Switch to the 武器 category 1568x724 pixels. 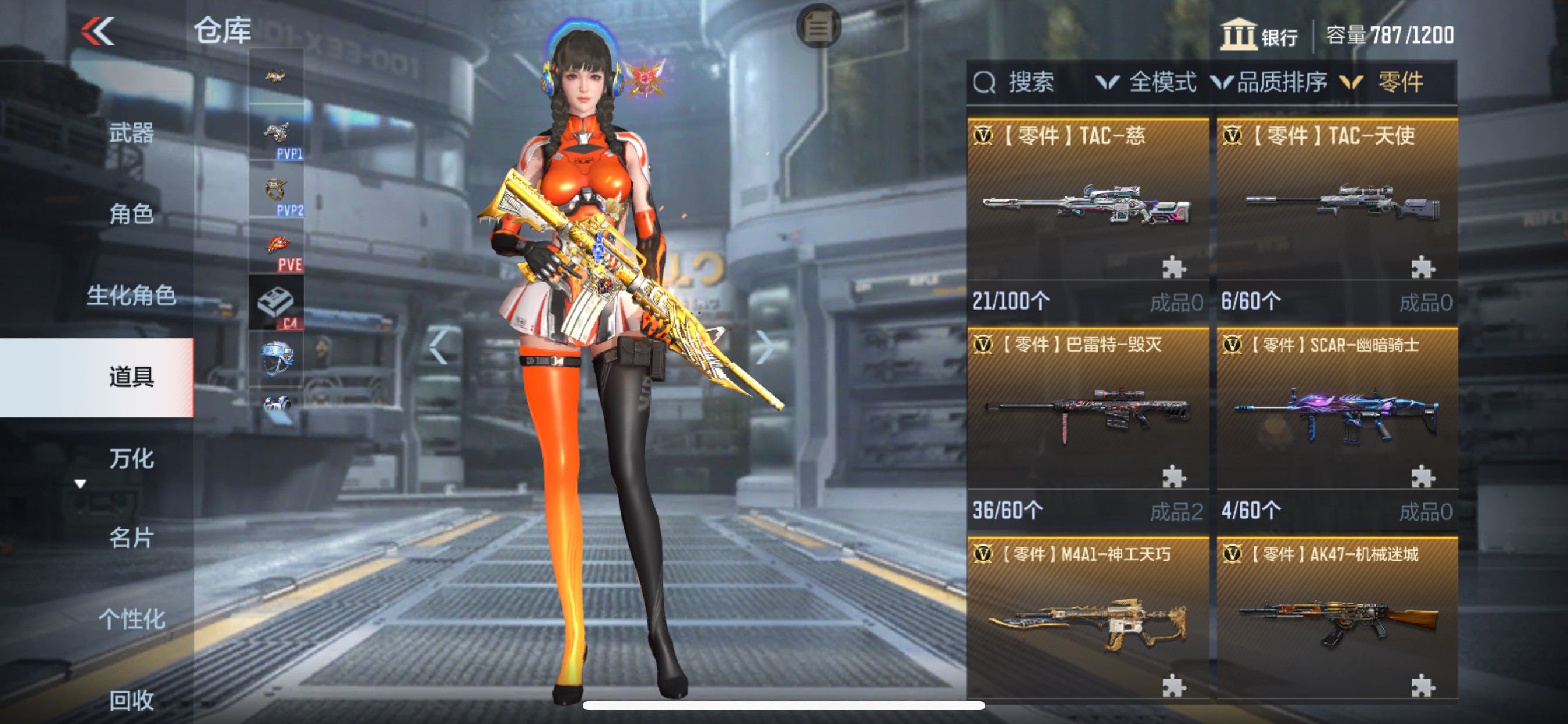pyautogui.click(x=131, y=133)
